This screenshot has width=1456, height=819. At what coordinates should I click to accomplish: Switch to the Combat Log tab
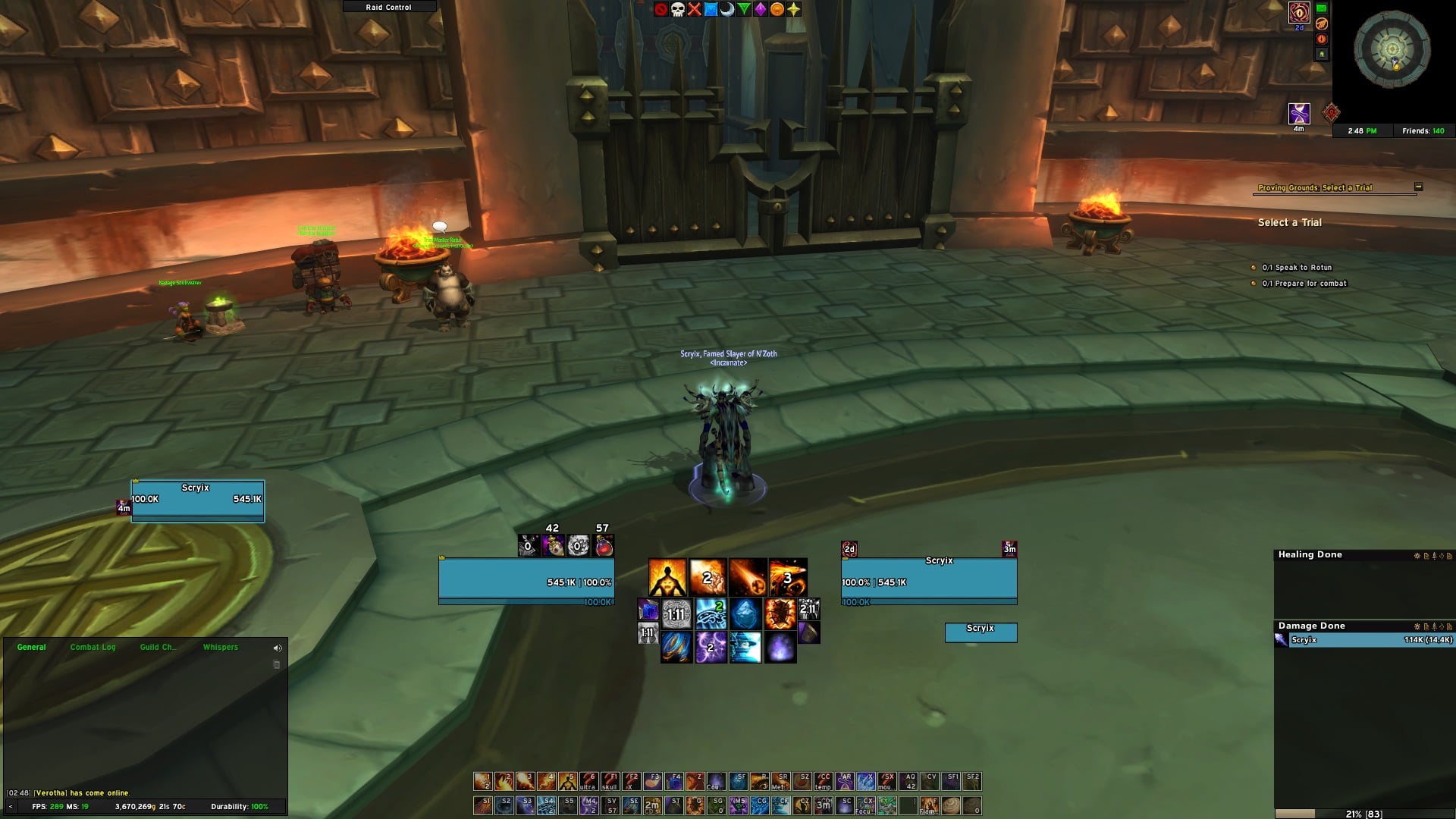point(93,647)
